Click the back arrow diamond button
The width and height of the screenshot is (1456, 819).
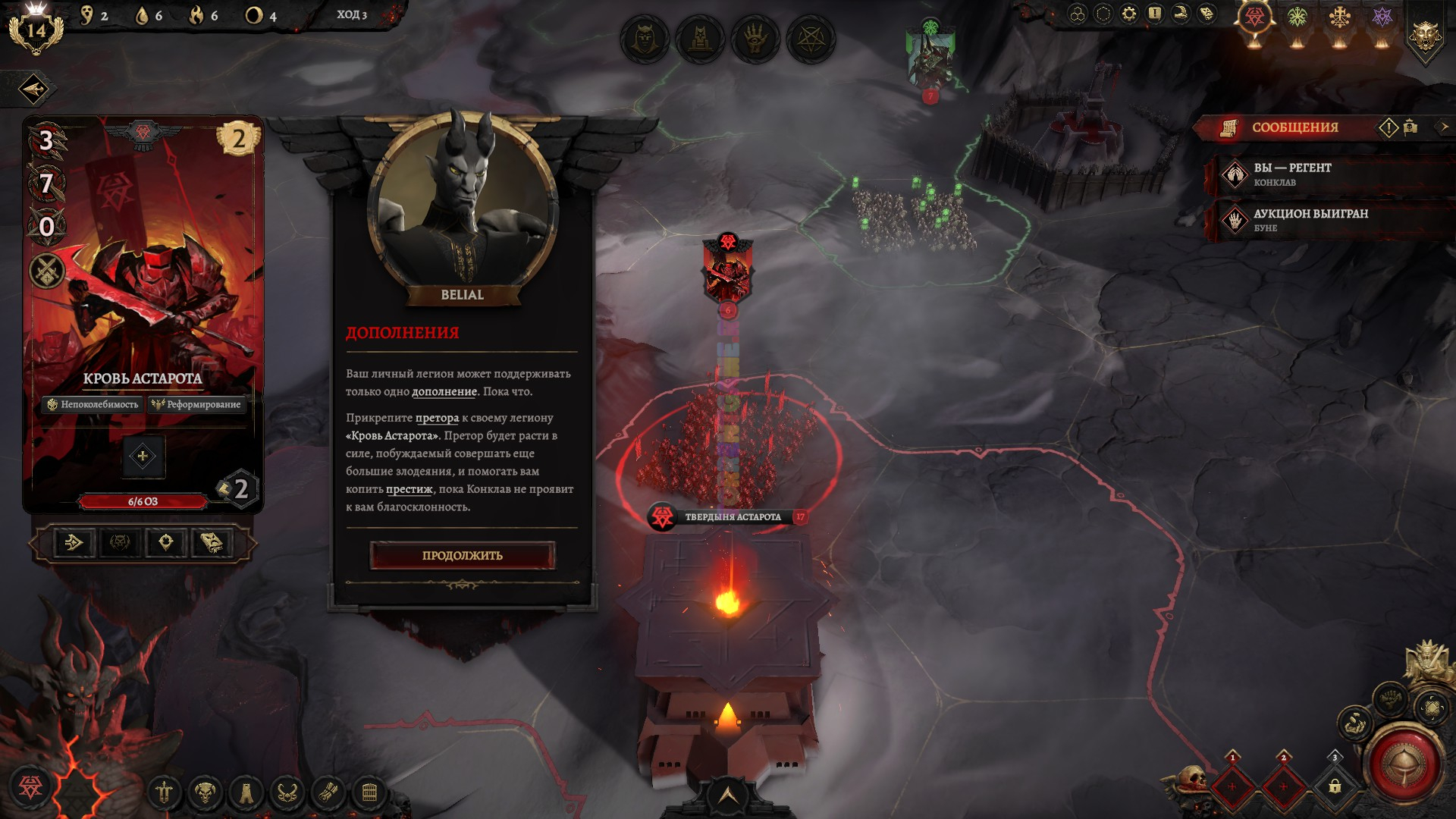point(33,89)
